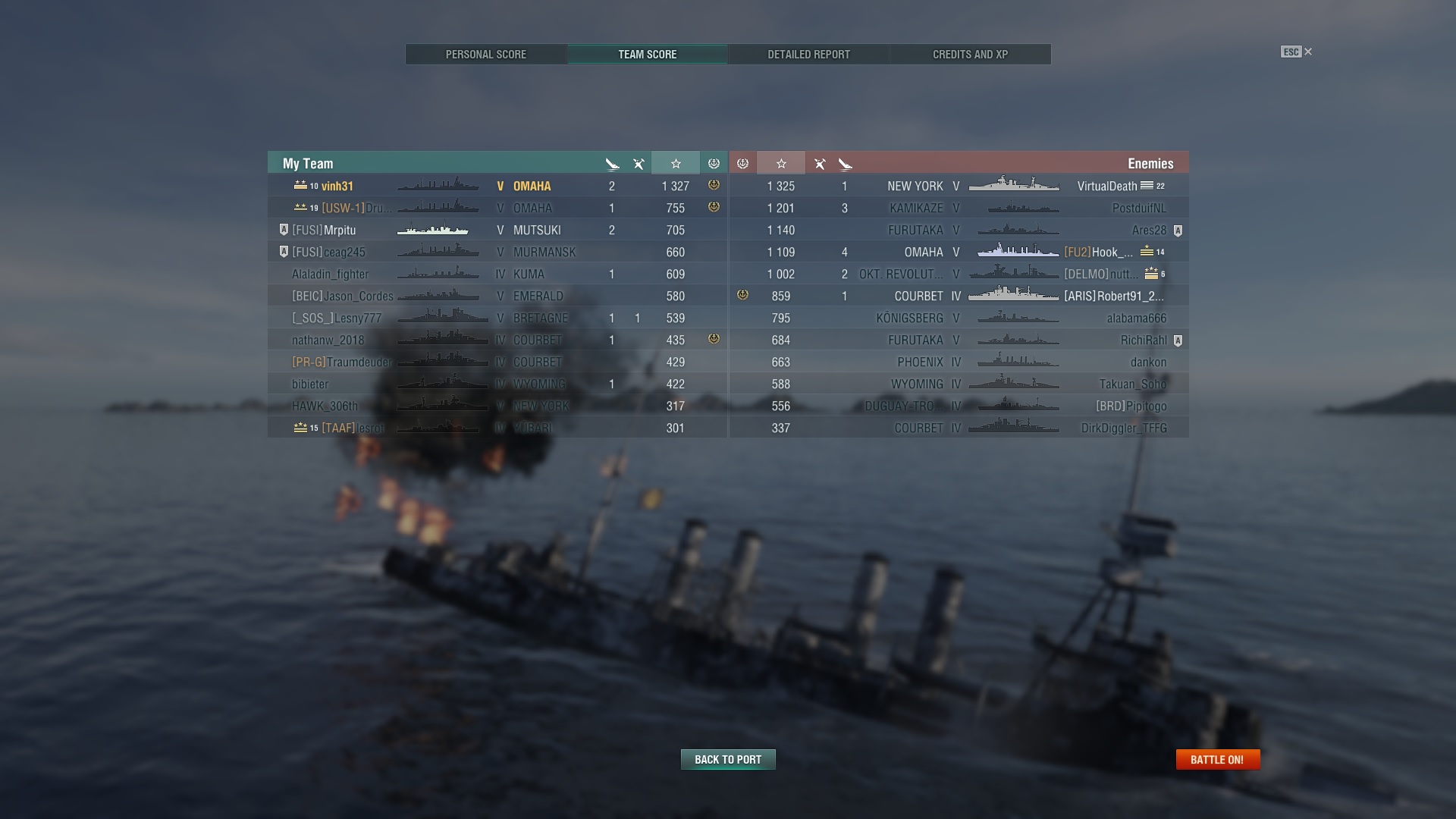Click the star XP column header on My Team
The width and height of the screenshot is (1456, 819).
676,163
